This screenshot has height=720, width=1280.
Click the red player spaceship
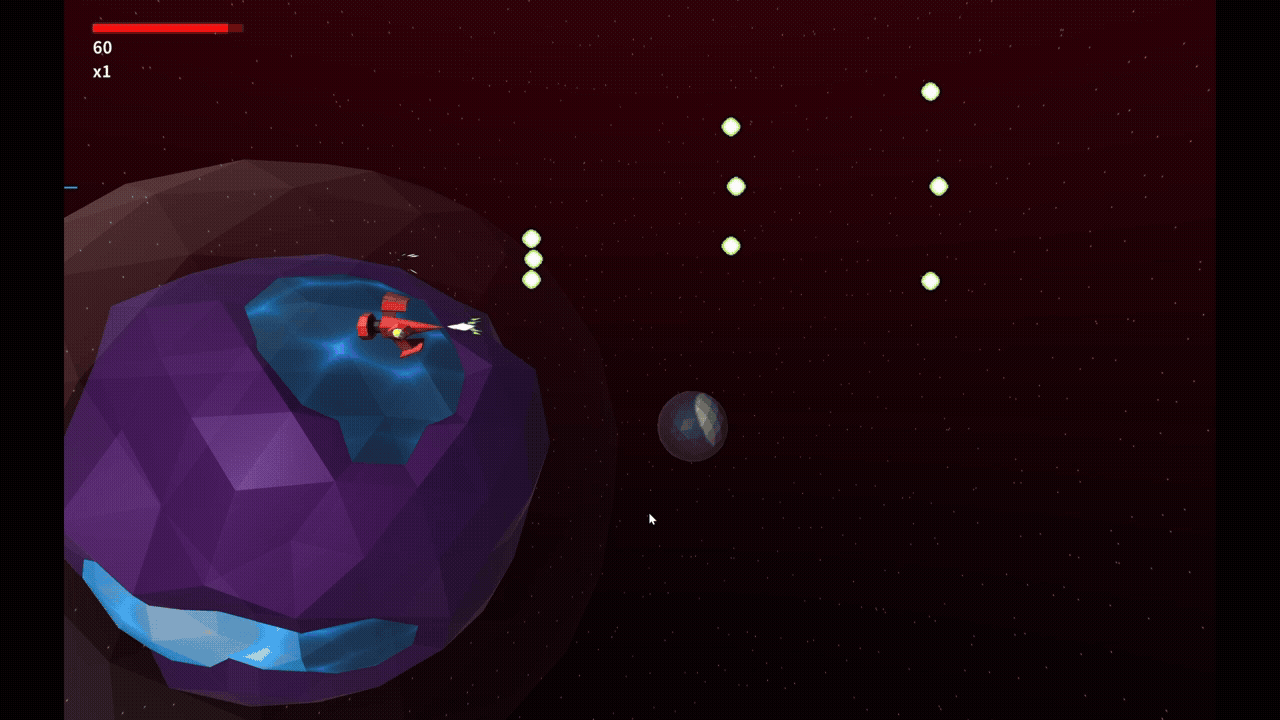coord(392,325)
